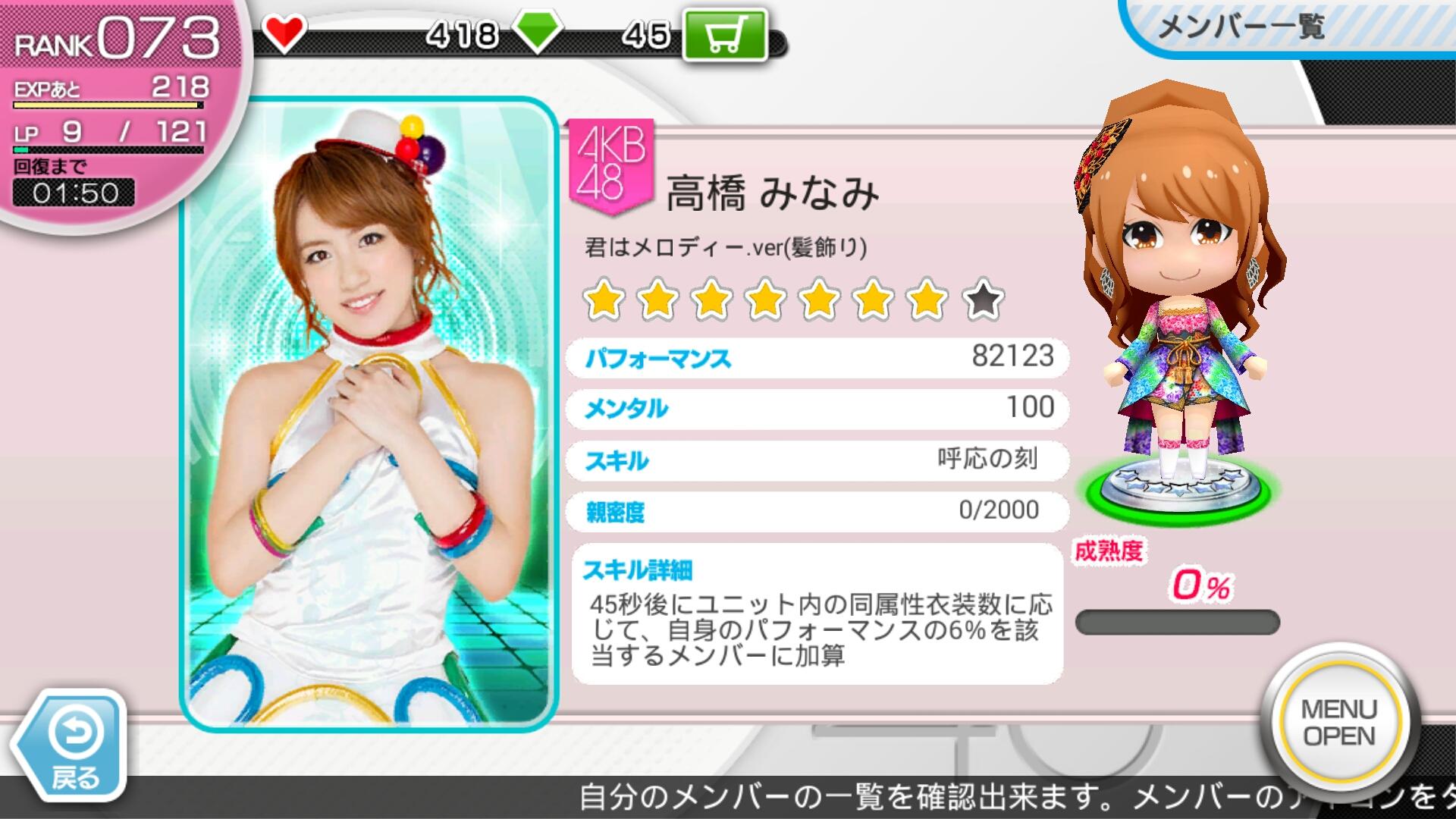The image size is (1456, 819).
Task: Tap the スキル詳細 description box
Action: (x=817, y=614)
